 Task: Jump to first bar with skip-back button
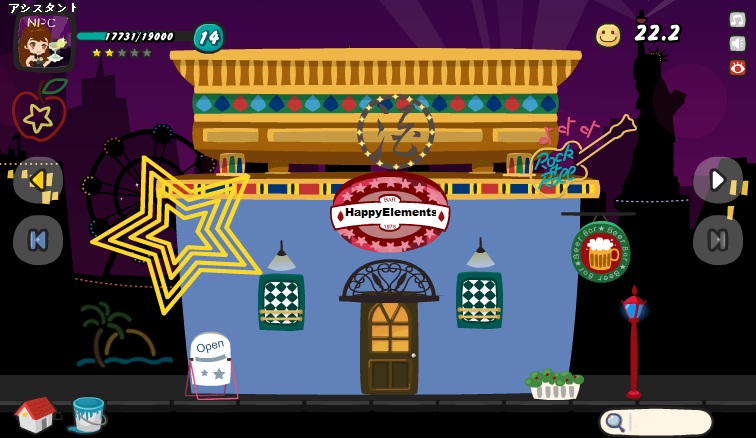(38, 240)
